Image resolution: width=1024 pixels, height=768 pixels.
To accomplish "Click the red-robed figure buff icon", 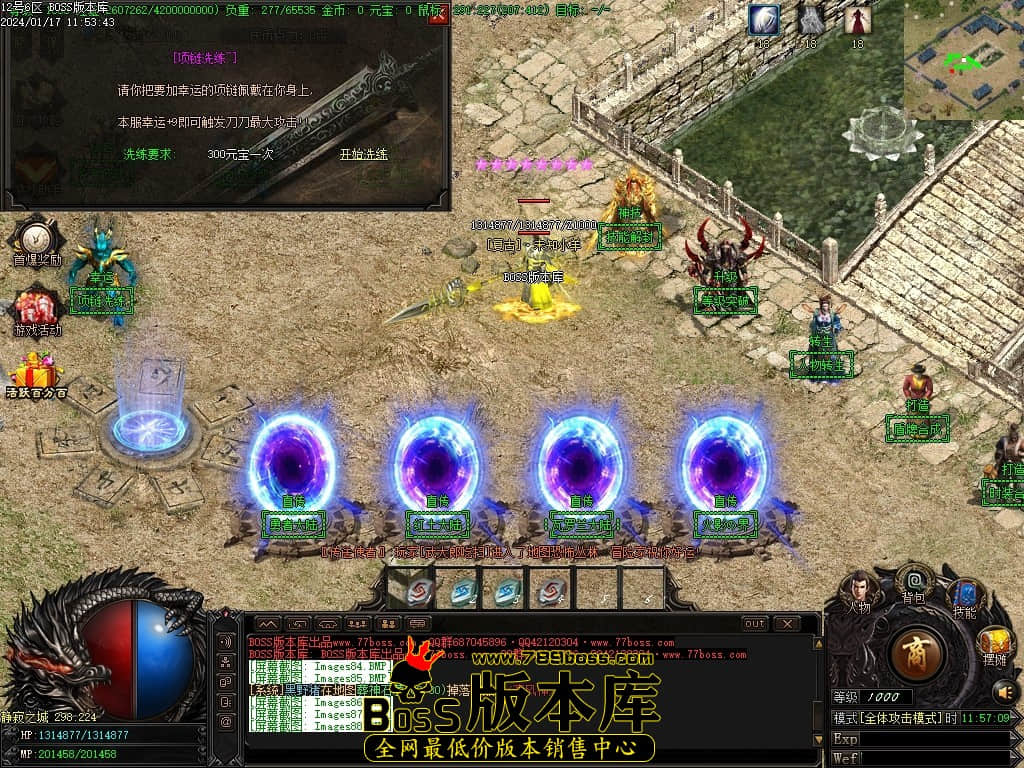I will [857, 20].
